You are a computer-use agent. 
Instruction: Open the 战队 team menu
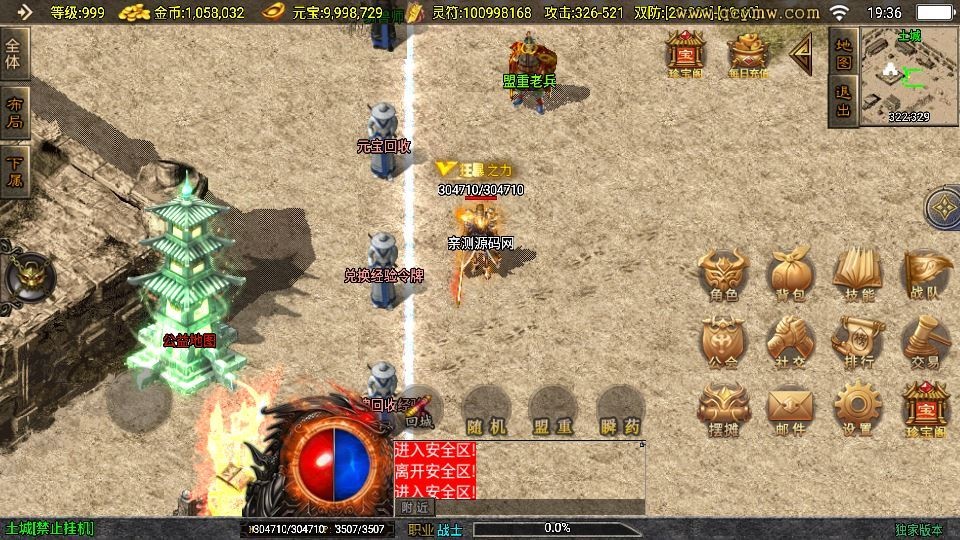[x=925, y=273]
